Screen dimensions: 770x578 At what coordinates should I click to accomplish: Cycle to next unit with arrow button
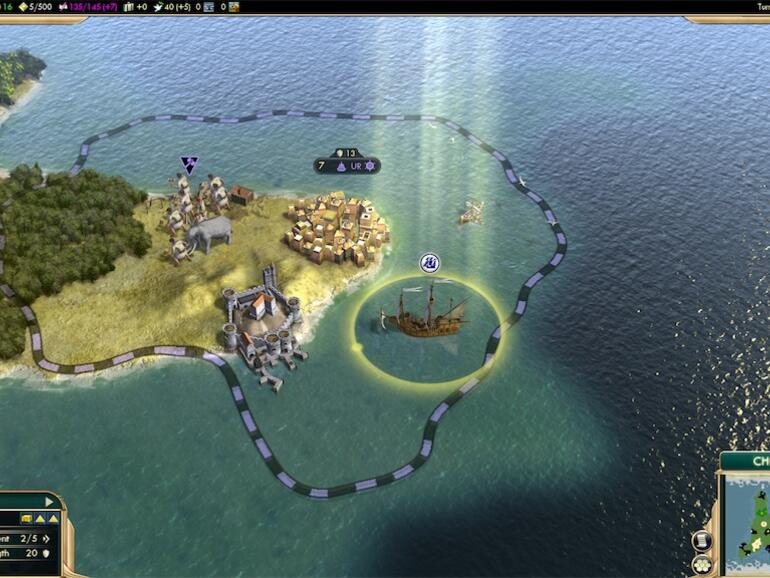pos(46,501)
